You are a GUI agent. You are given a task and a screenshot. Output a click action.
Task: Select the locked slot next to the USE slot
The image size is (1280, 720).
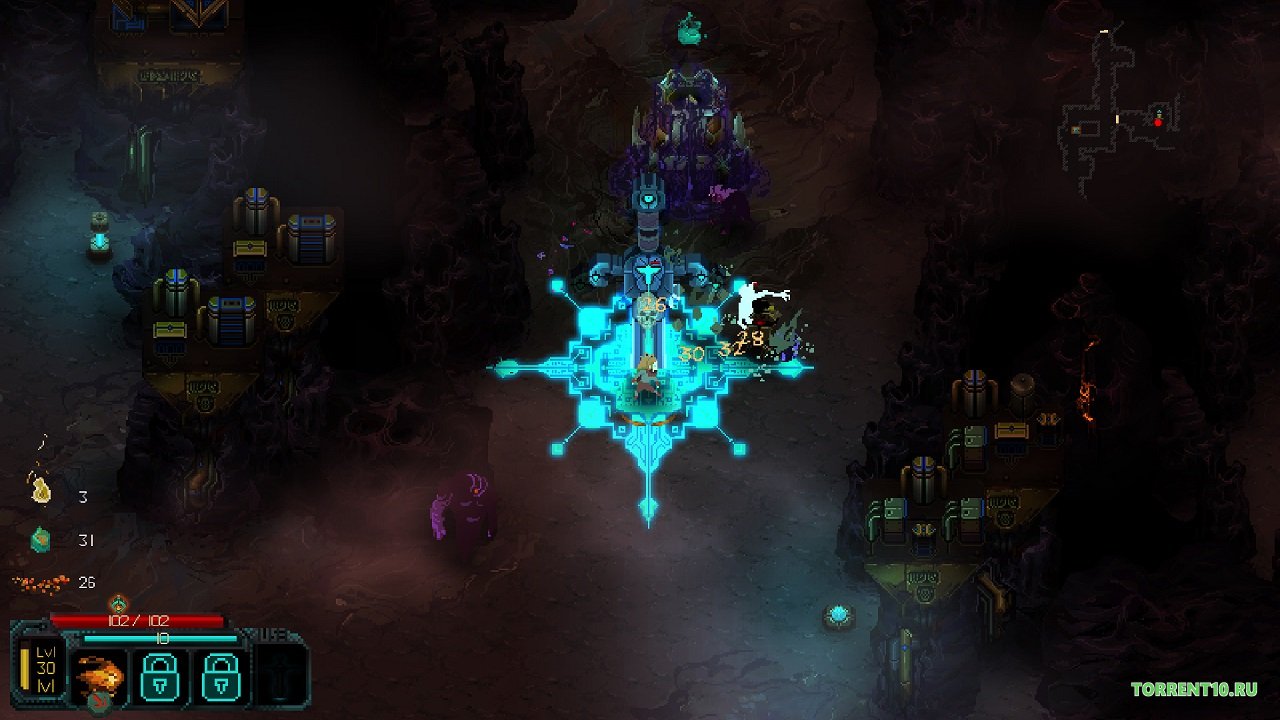pyautogui.click(x=221, y=675)
